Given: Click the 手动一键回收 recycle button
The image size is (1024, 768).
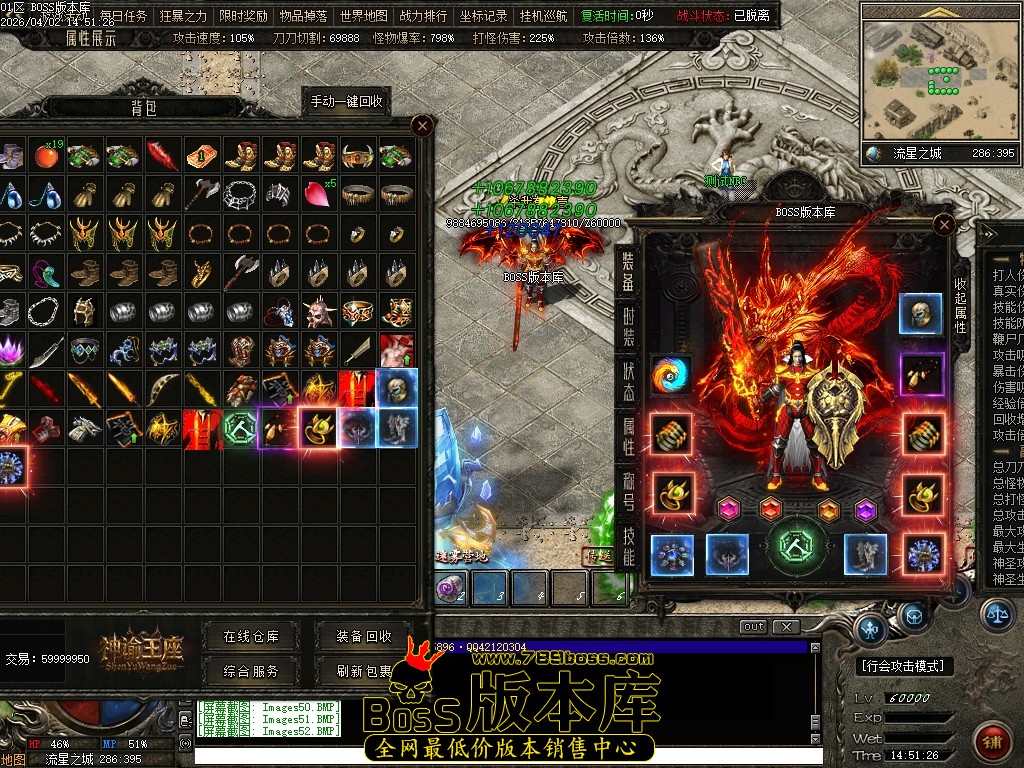Looking at the screenshot, I should [x=345, y=102].
